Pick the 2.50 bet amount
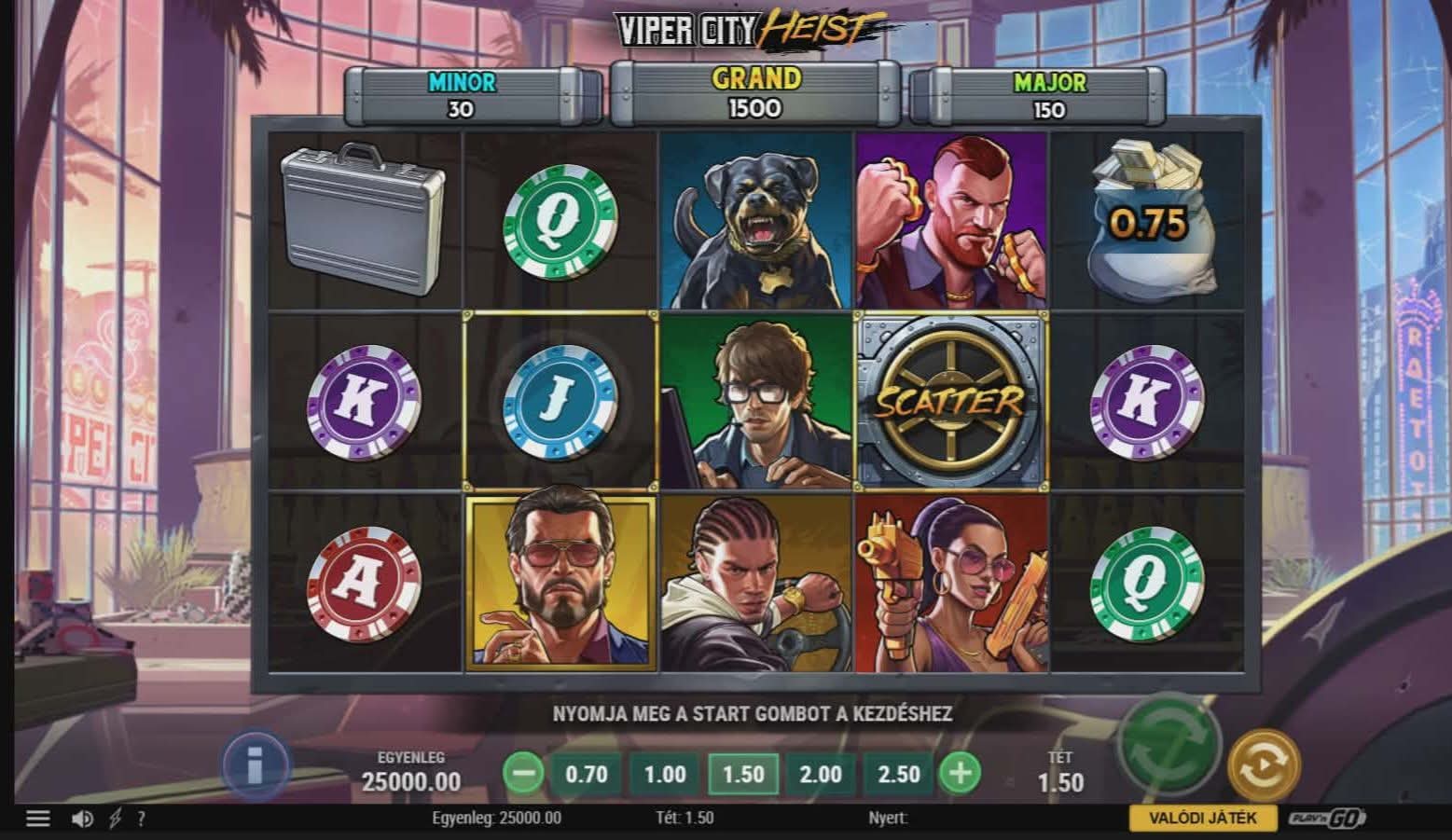This screenshot has height=840, width=1452. point(898,774)
